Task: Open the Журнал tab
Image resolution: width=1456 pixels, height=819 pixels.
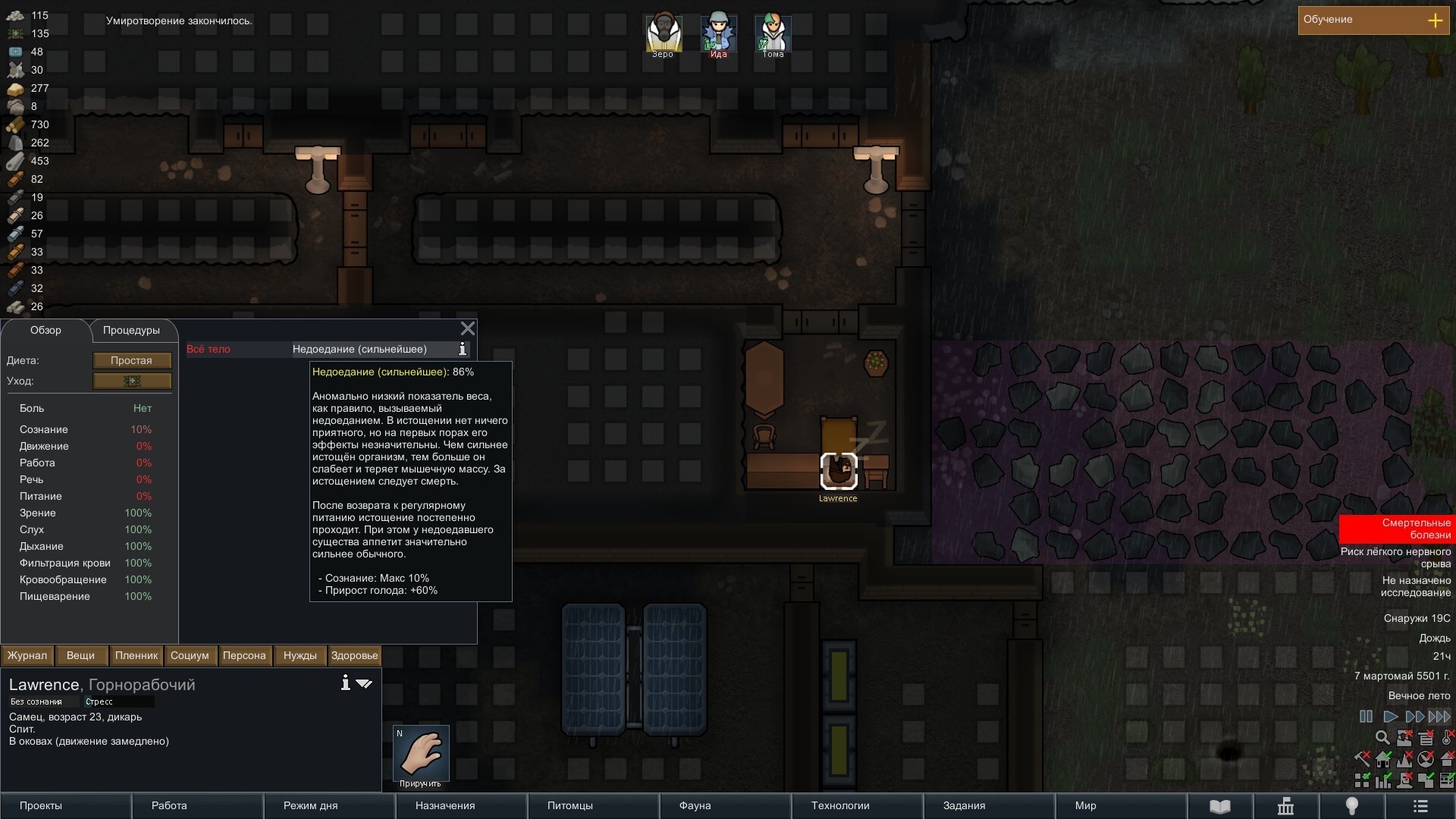Action: [x=27, y=656]
